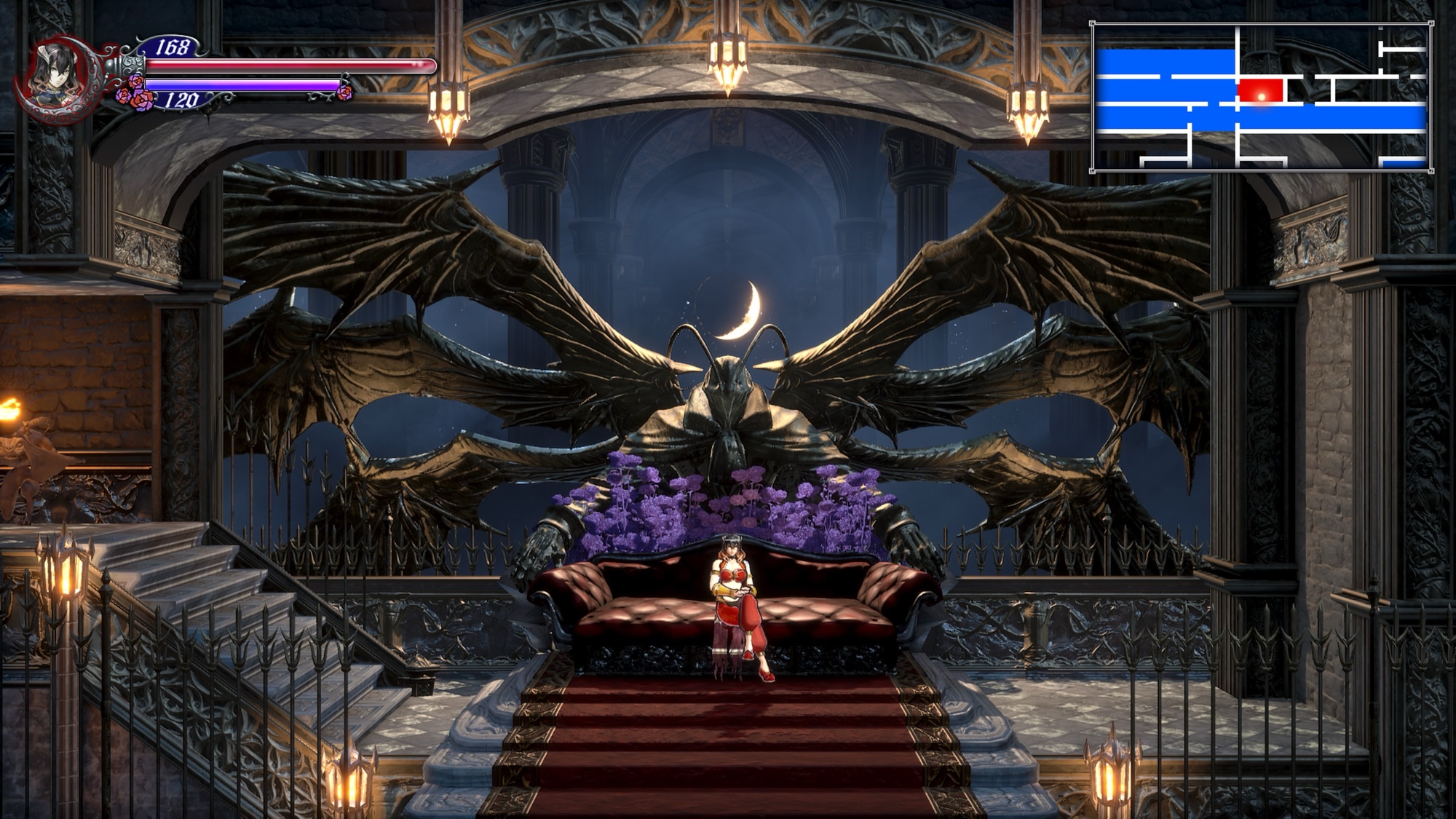
Task: Select the red player marker on minimap
Action: 1261,92
